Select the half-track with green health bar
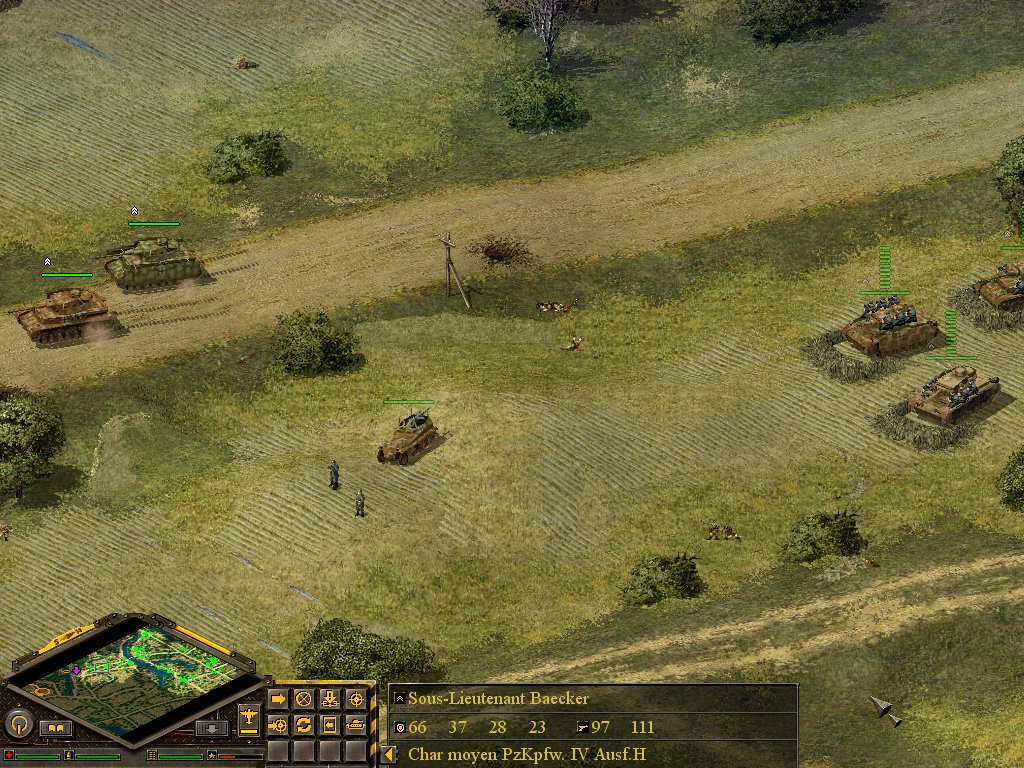 (x=408, y=437)
